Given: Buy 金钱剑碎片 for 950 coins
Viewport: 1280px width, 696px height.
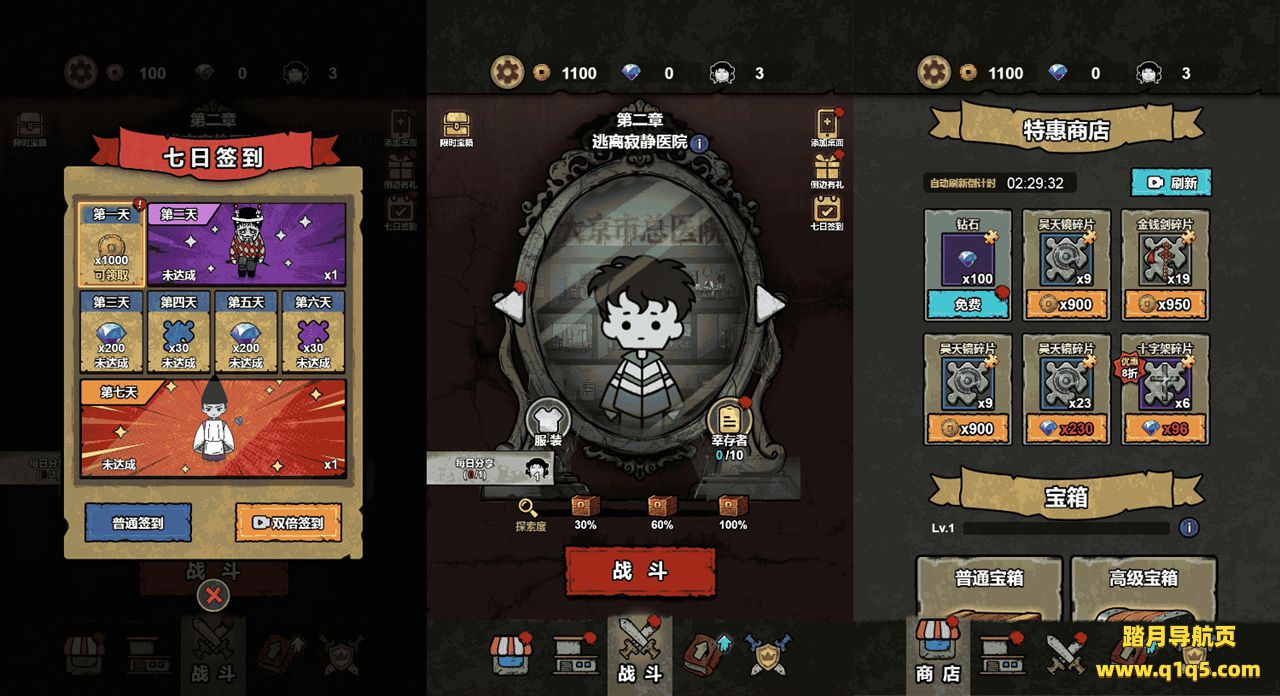Looking at the screenshot, I should pos(1165,305).
